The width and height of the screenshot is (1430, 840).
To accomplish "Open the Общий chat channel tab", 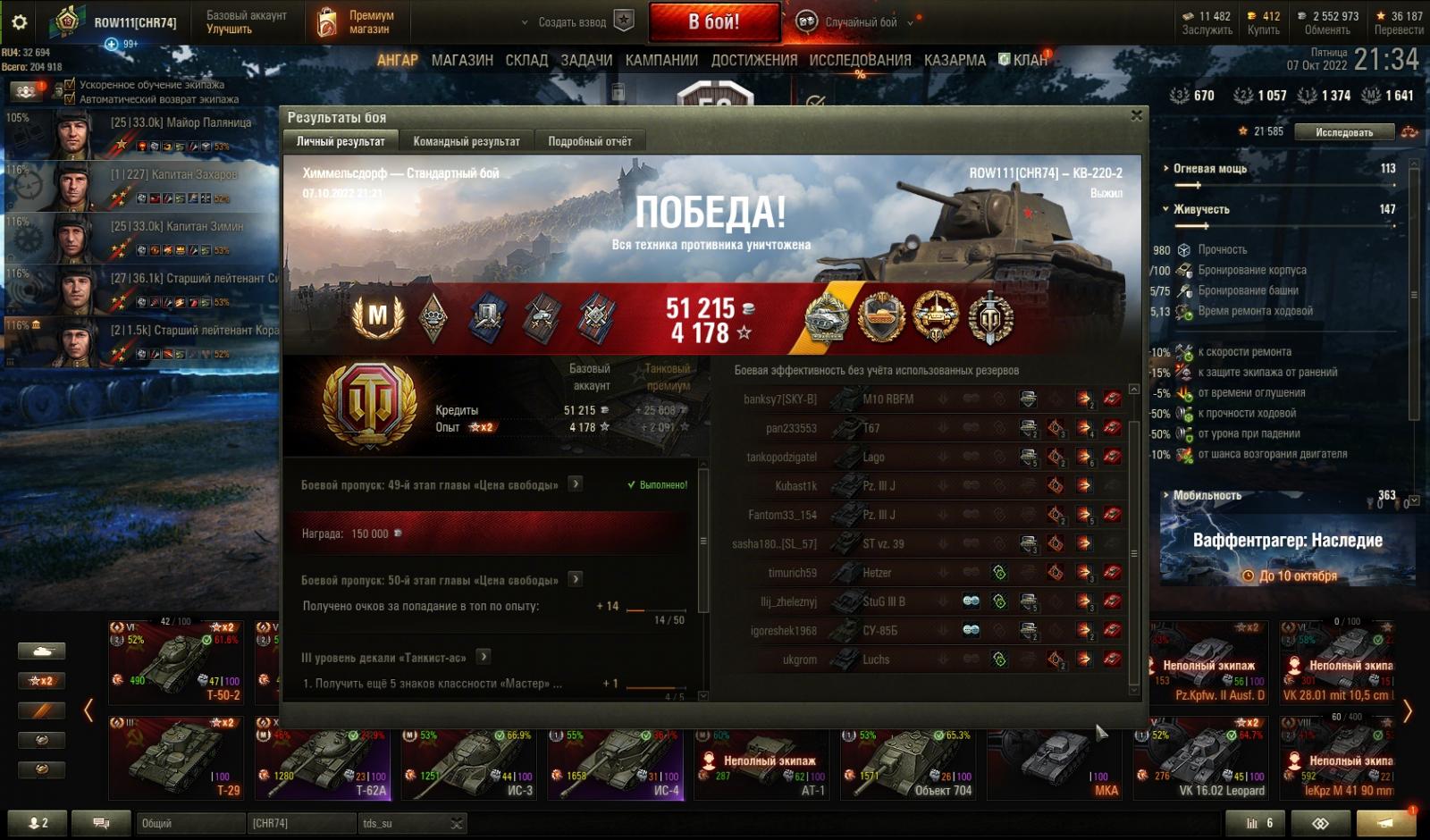I will click(188, 823).
